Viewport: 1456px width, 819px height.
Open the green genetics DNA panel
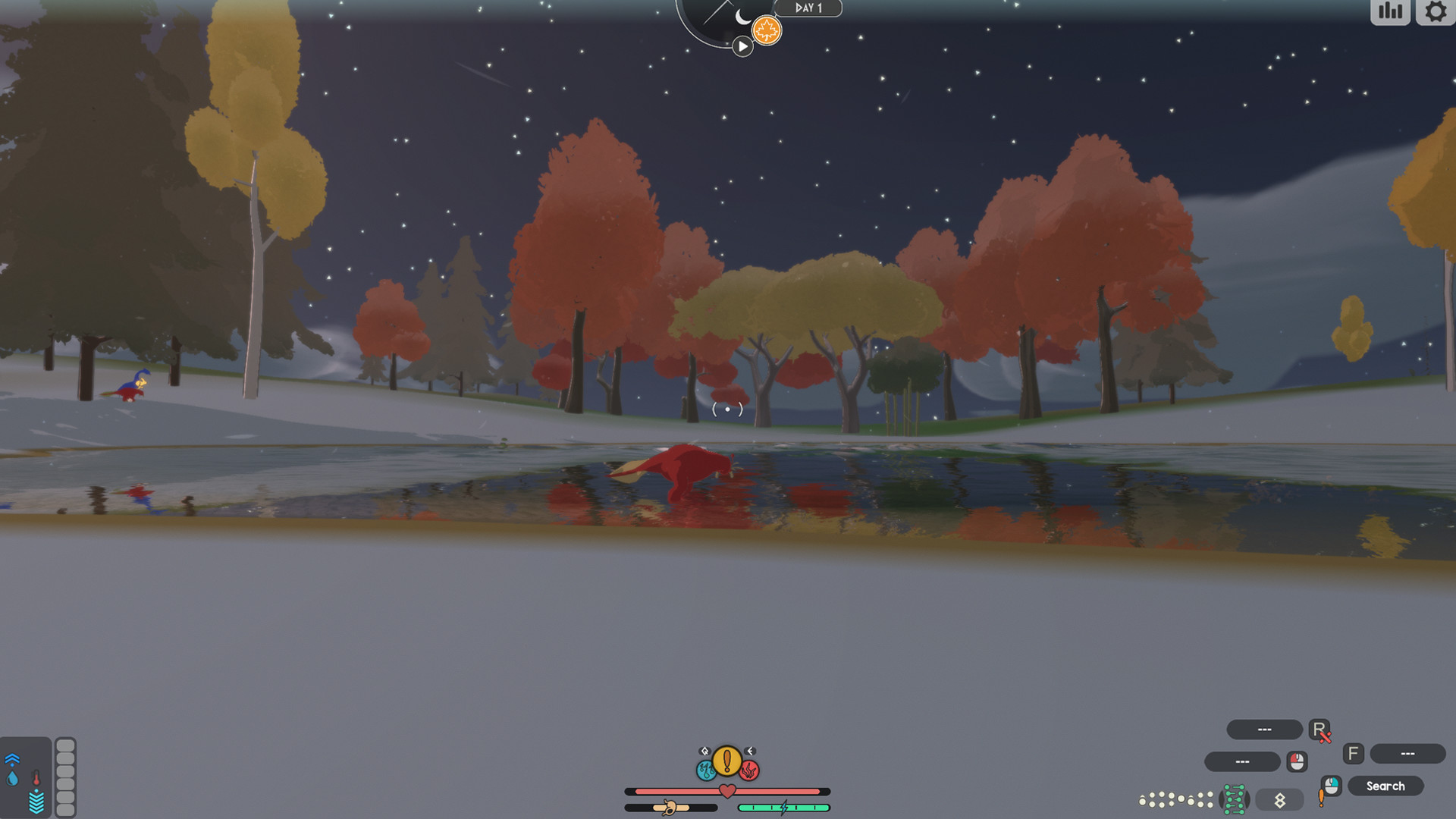(1234, 800)
